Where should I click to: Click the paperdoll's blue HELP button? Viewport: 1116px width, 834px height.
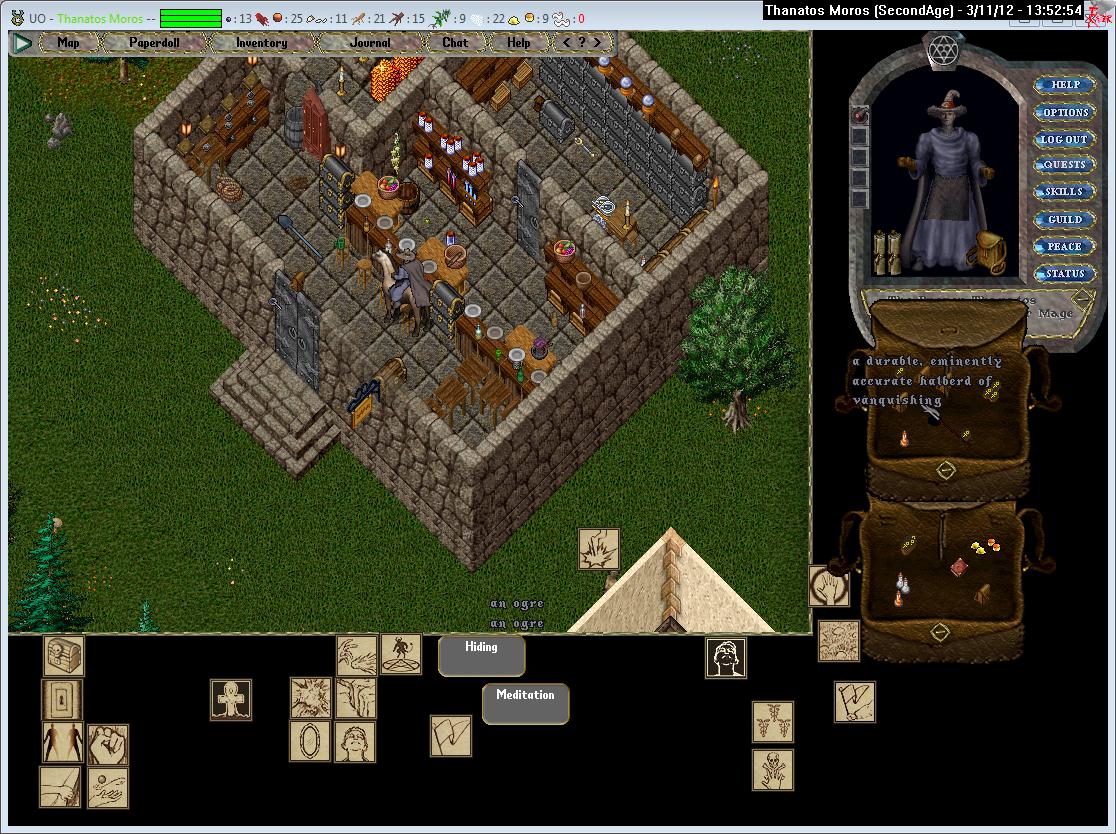1064,85
